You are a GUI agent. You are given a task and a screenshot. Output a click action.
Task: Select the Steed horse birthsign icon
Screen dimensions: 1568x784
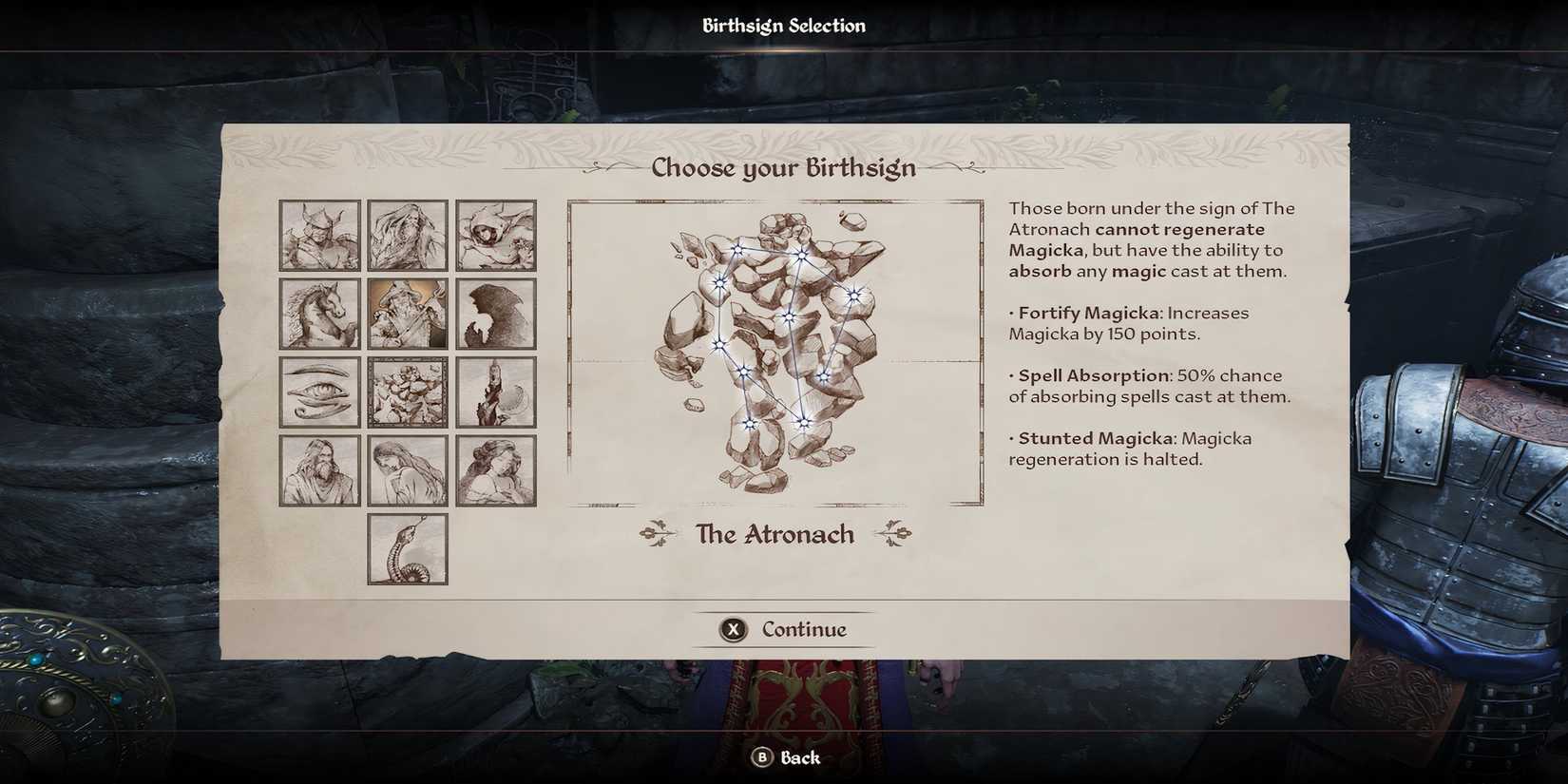coord(318,313)
